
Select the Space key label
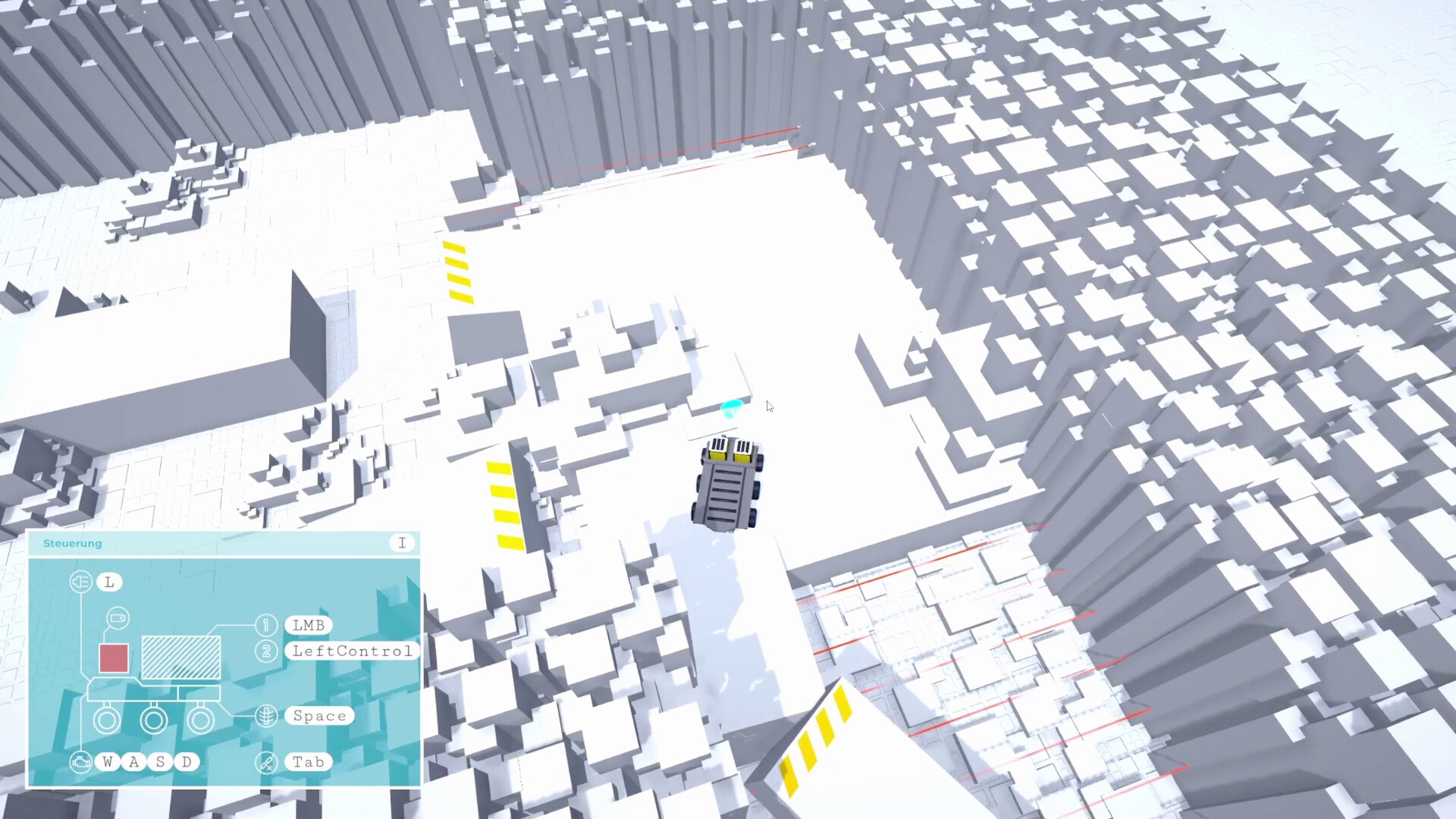click(320, 715)
